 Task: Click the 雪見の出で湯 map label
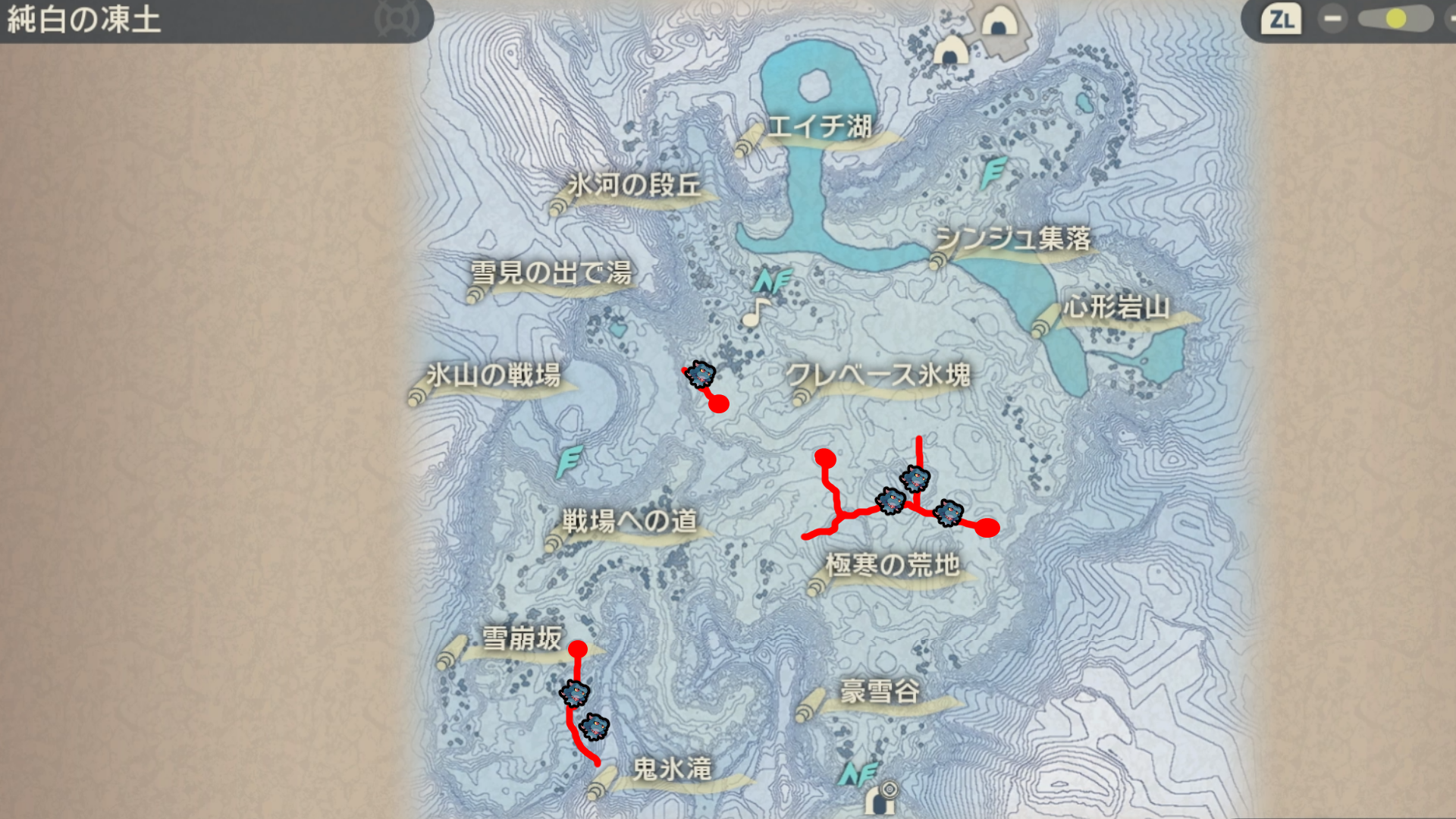click(551, 273)
